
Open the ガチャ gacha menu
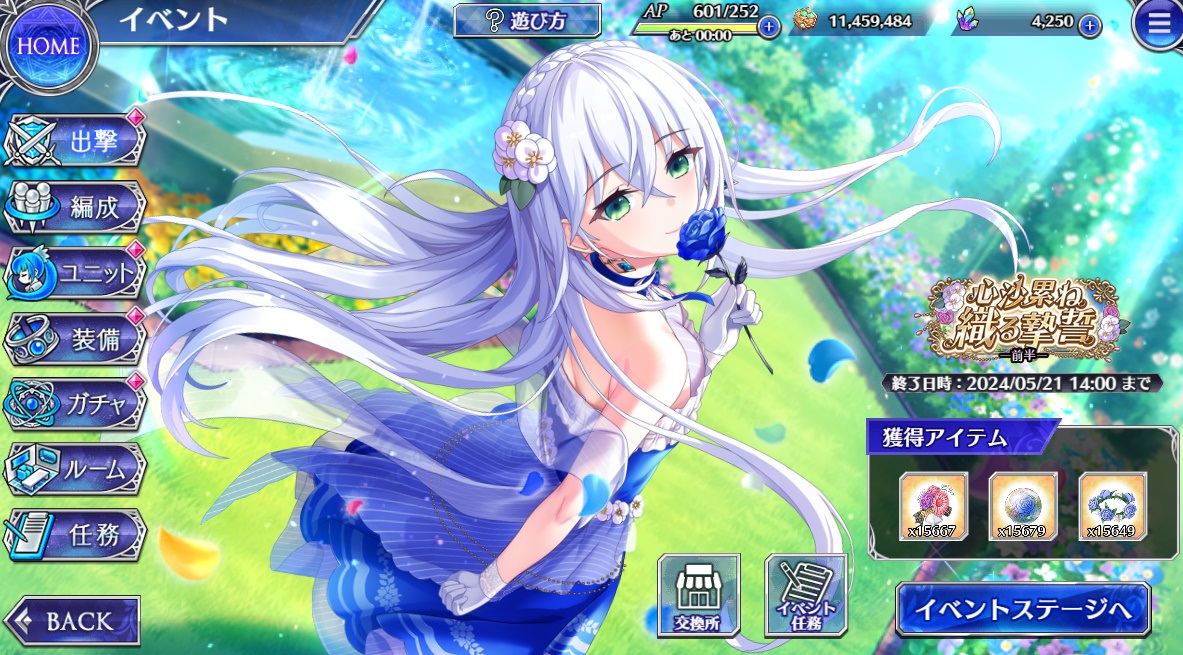[x=80, y=402]
